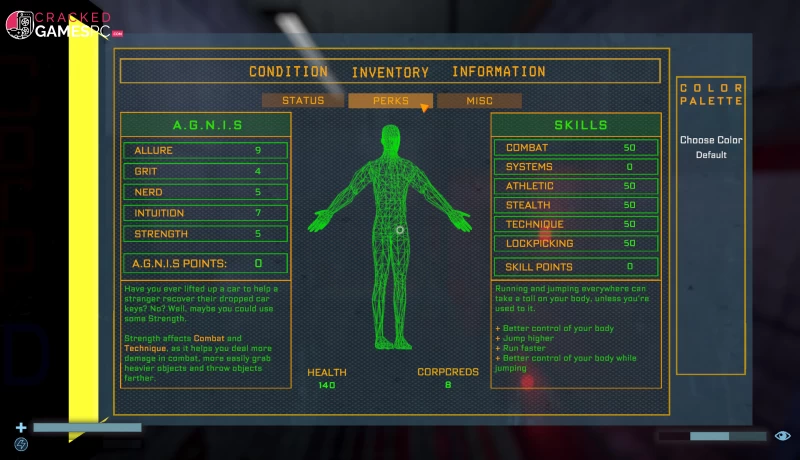Select the Status tab
The height and width of the screenshot is (460, 800).
[x=303, y=101]
